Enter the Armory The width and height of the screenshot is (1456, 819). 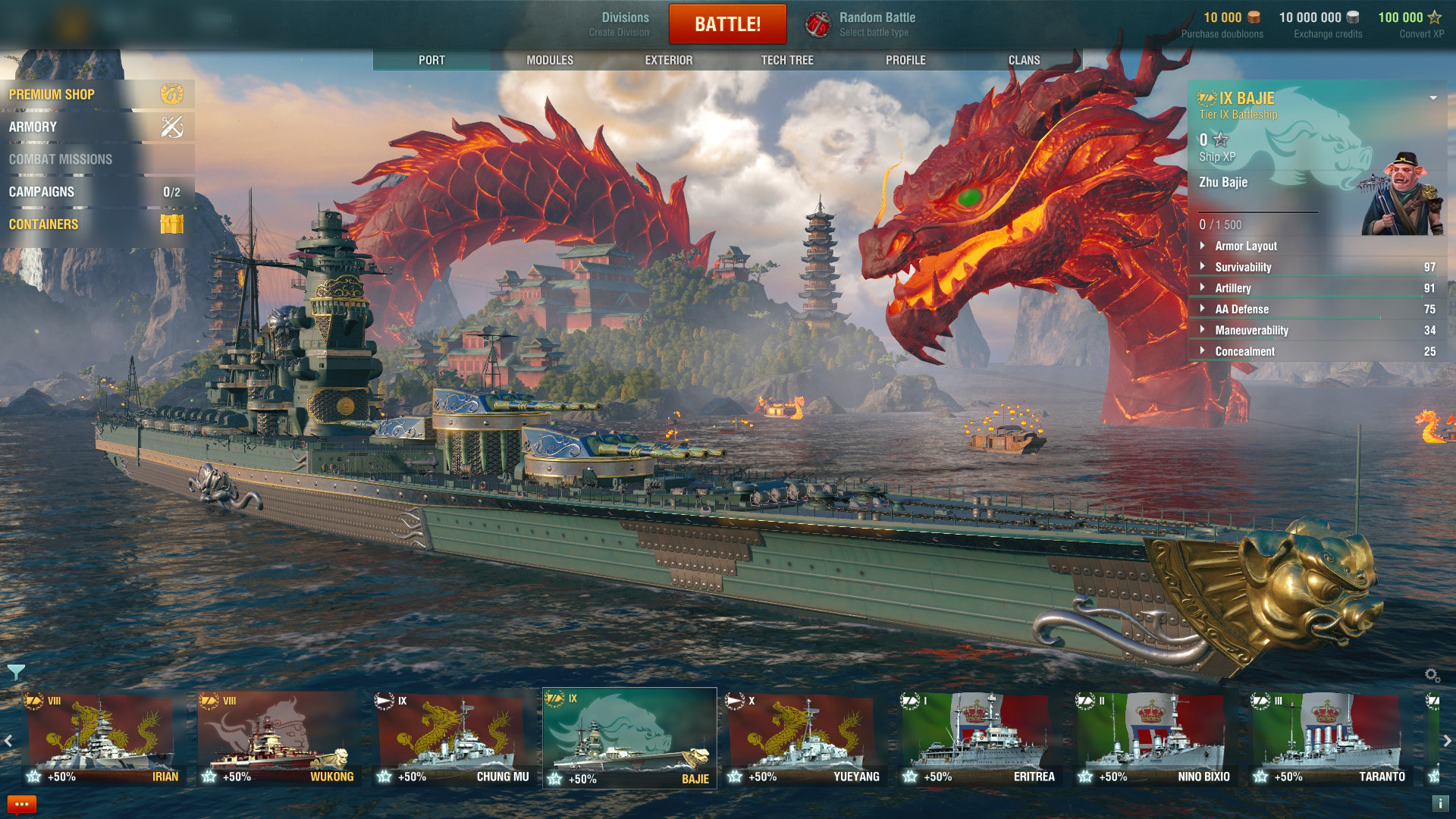tap(96, 127)
